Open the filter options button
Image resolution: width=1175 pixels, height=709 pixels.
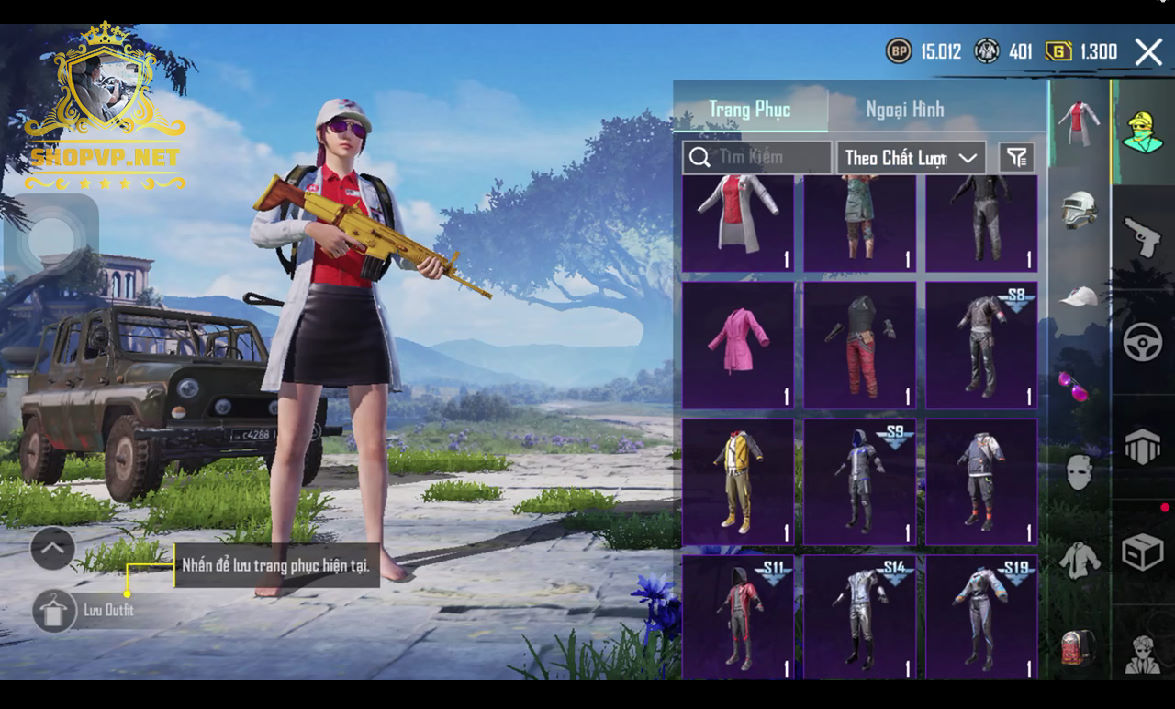[1017, 157]
